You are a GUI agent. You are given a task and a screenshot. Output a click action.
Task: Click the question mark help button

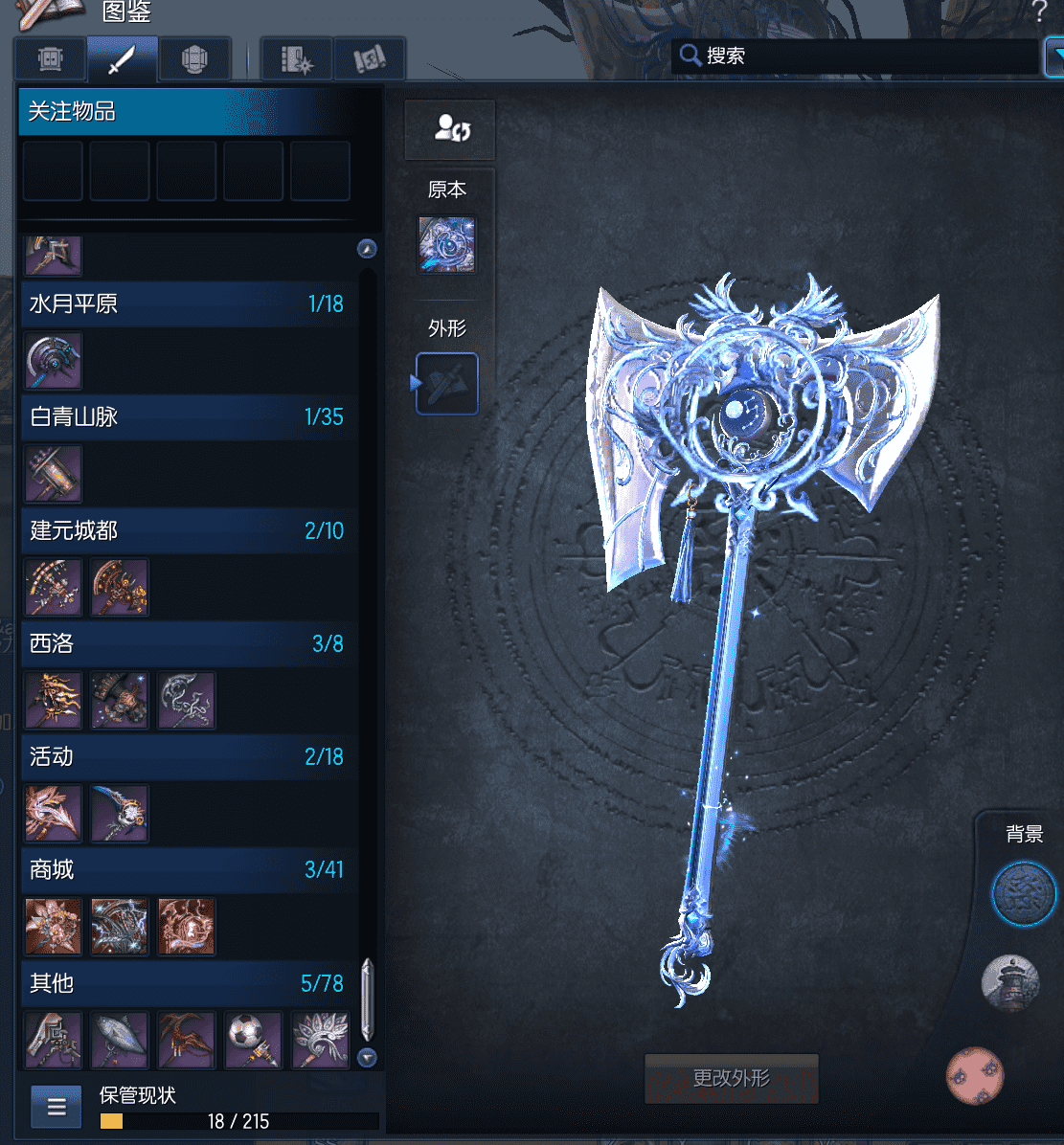pos(1039,12)
